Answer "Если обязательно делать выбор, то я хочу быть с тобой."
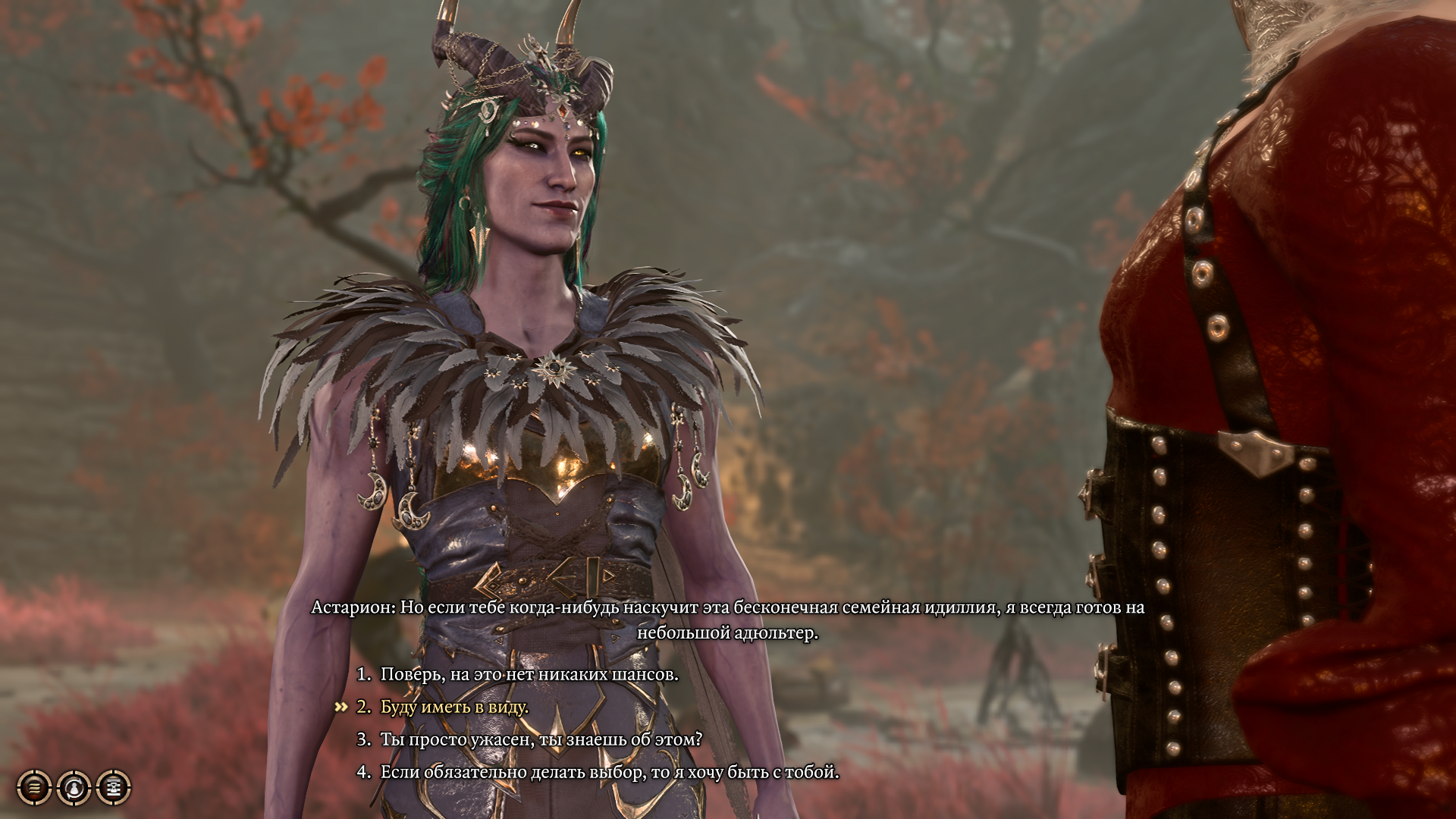The image size is (1456, 819). (x=610, y=773)
